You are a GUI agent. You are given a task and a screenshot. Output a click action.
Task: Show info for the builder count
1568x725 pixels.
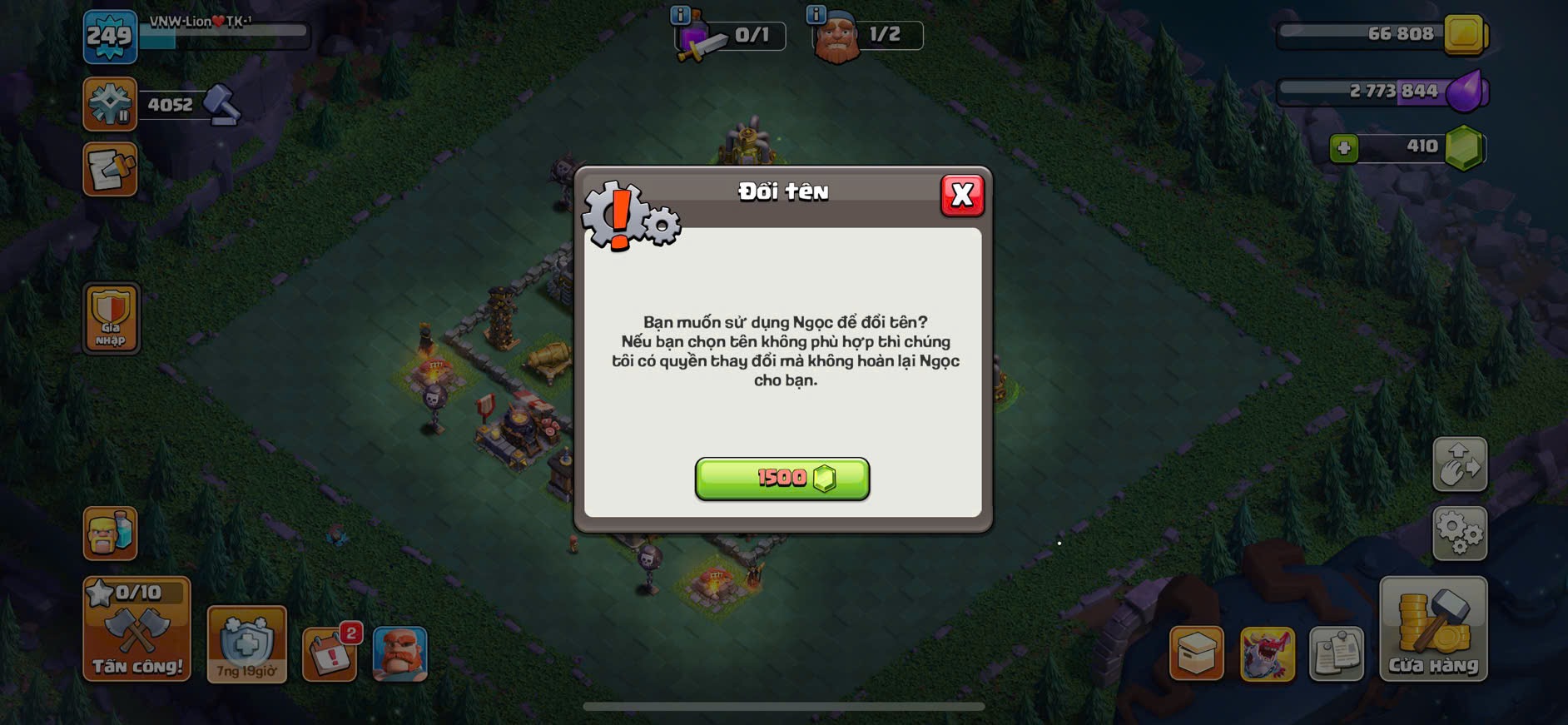816,14
